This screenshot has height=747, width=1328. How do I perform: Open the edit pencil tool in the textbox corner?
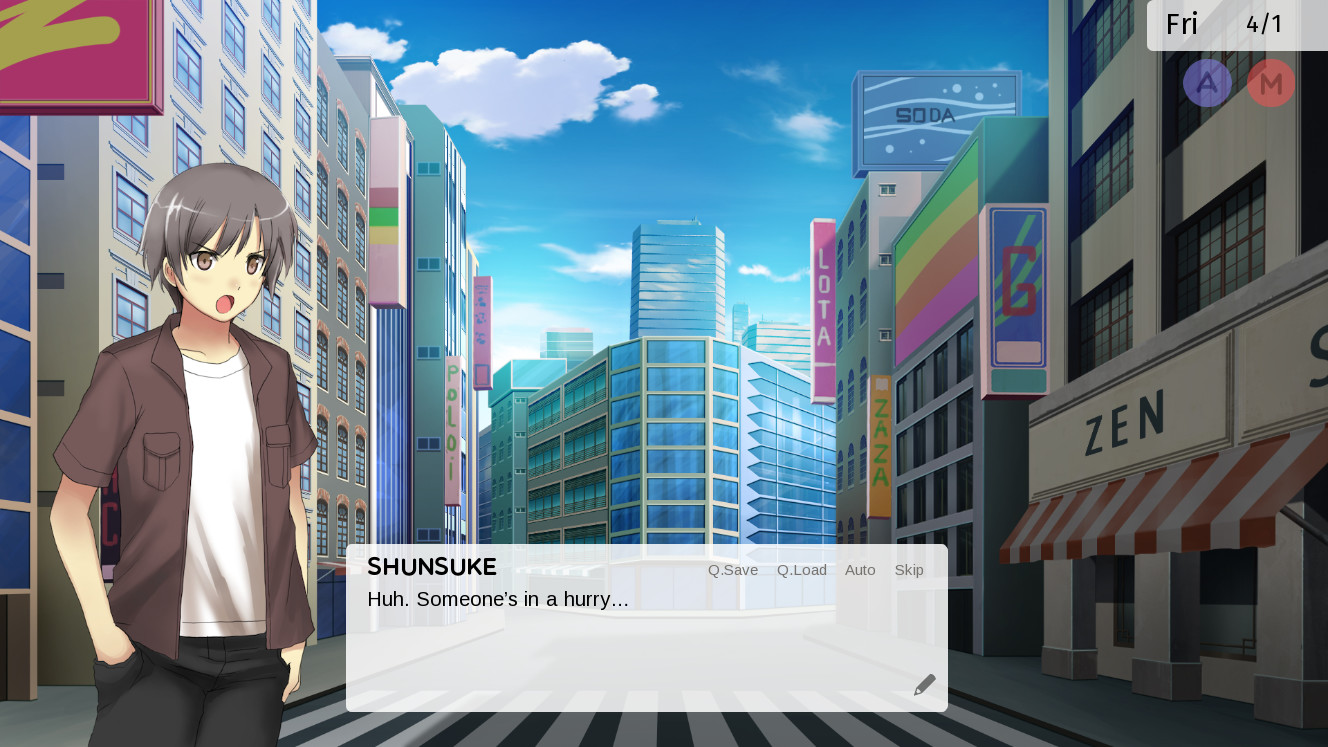click(923, 683)
